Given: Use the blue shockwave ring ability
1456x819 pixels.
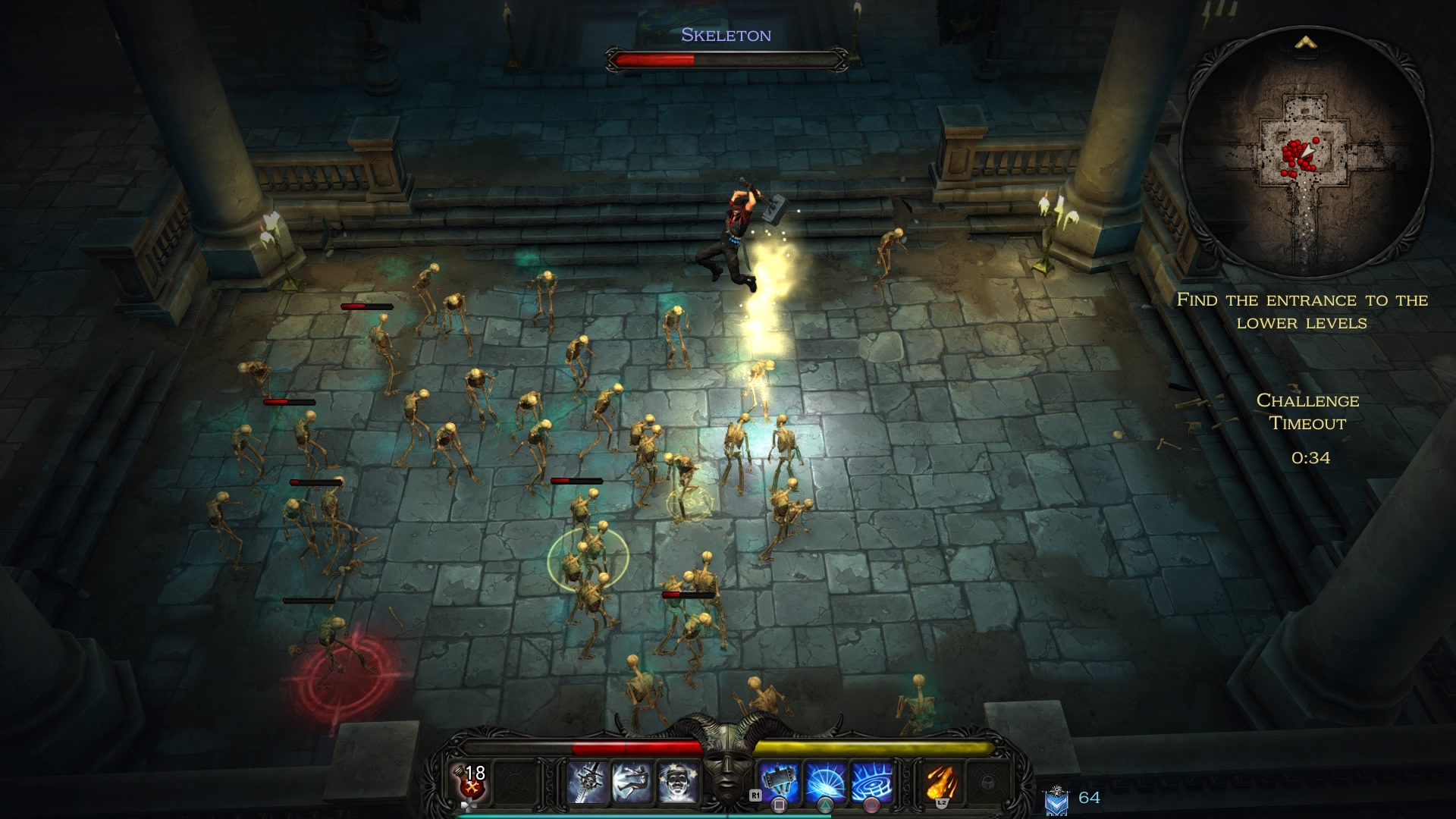Looking at the screenshot, I should [872, 783].
